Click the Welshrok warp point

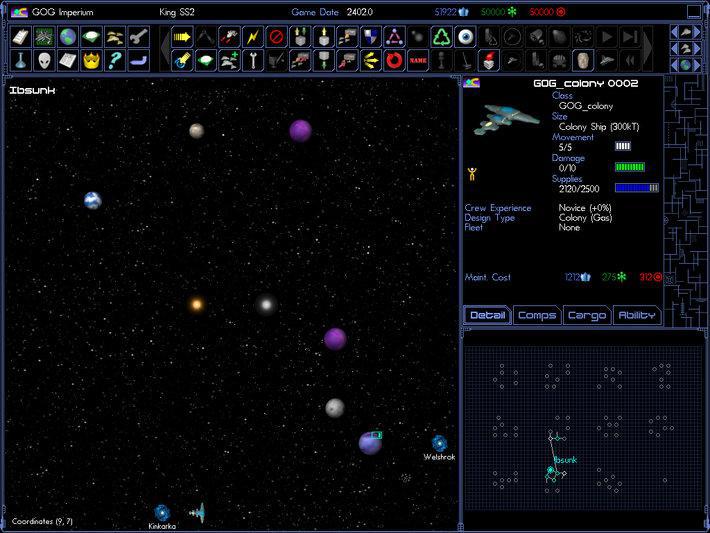pos(439,442)
